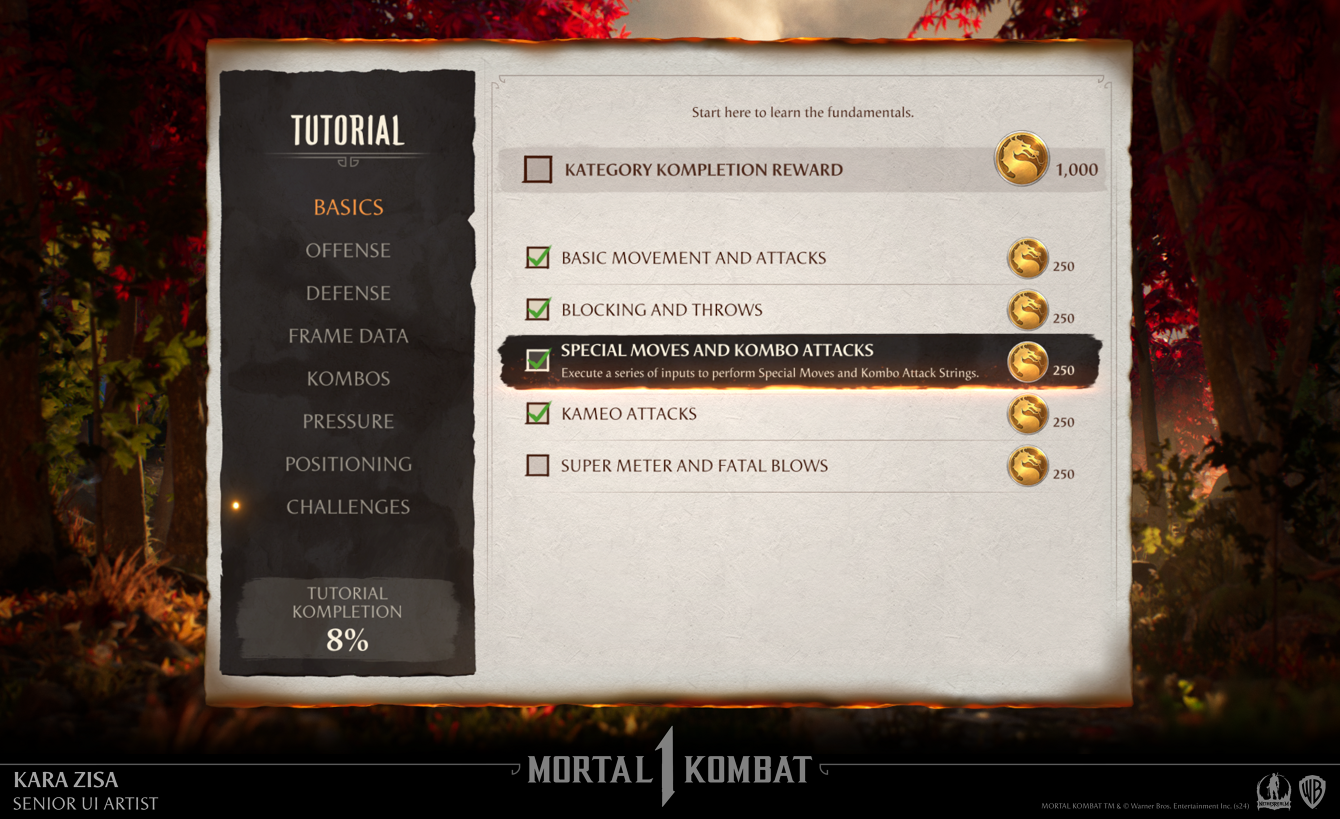Open the Kombos tutorial section

[347, 378]
